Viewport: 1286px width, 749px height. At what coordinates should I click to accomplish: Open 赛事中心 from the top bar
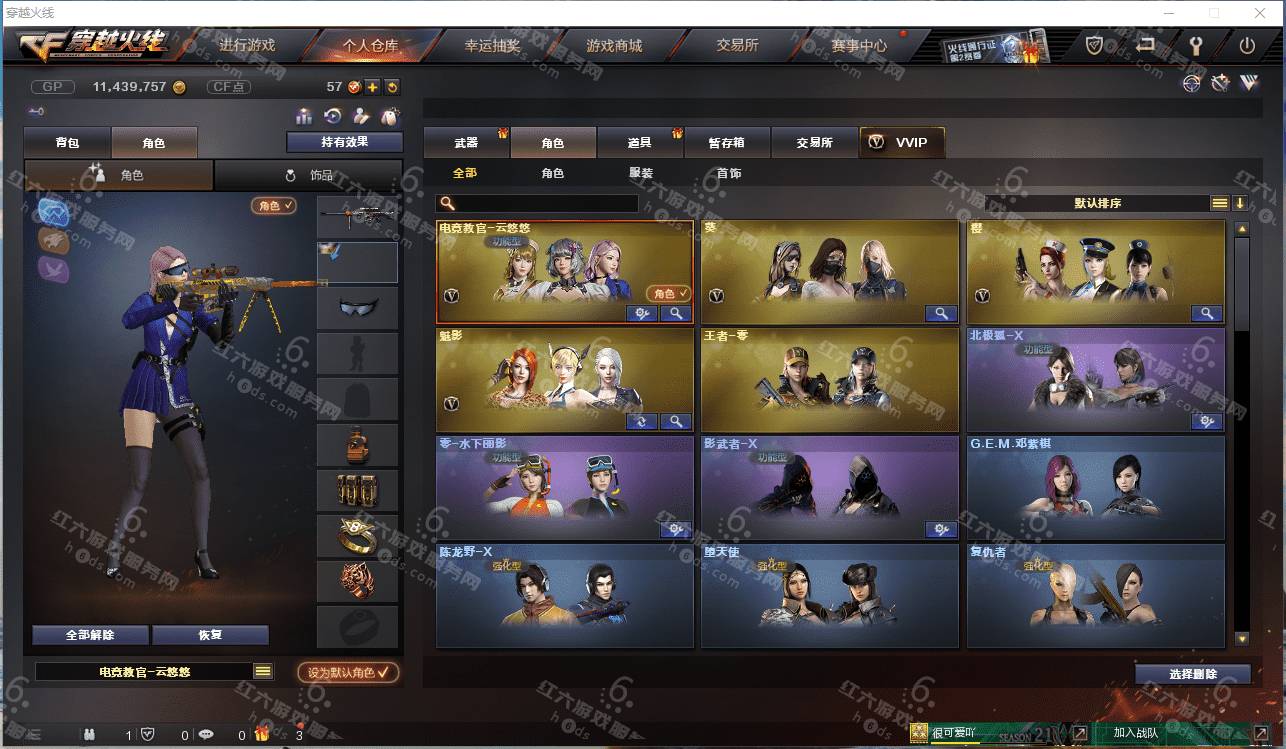(x=858, y=45)
